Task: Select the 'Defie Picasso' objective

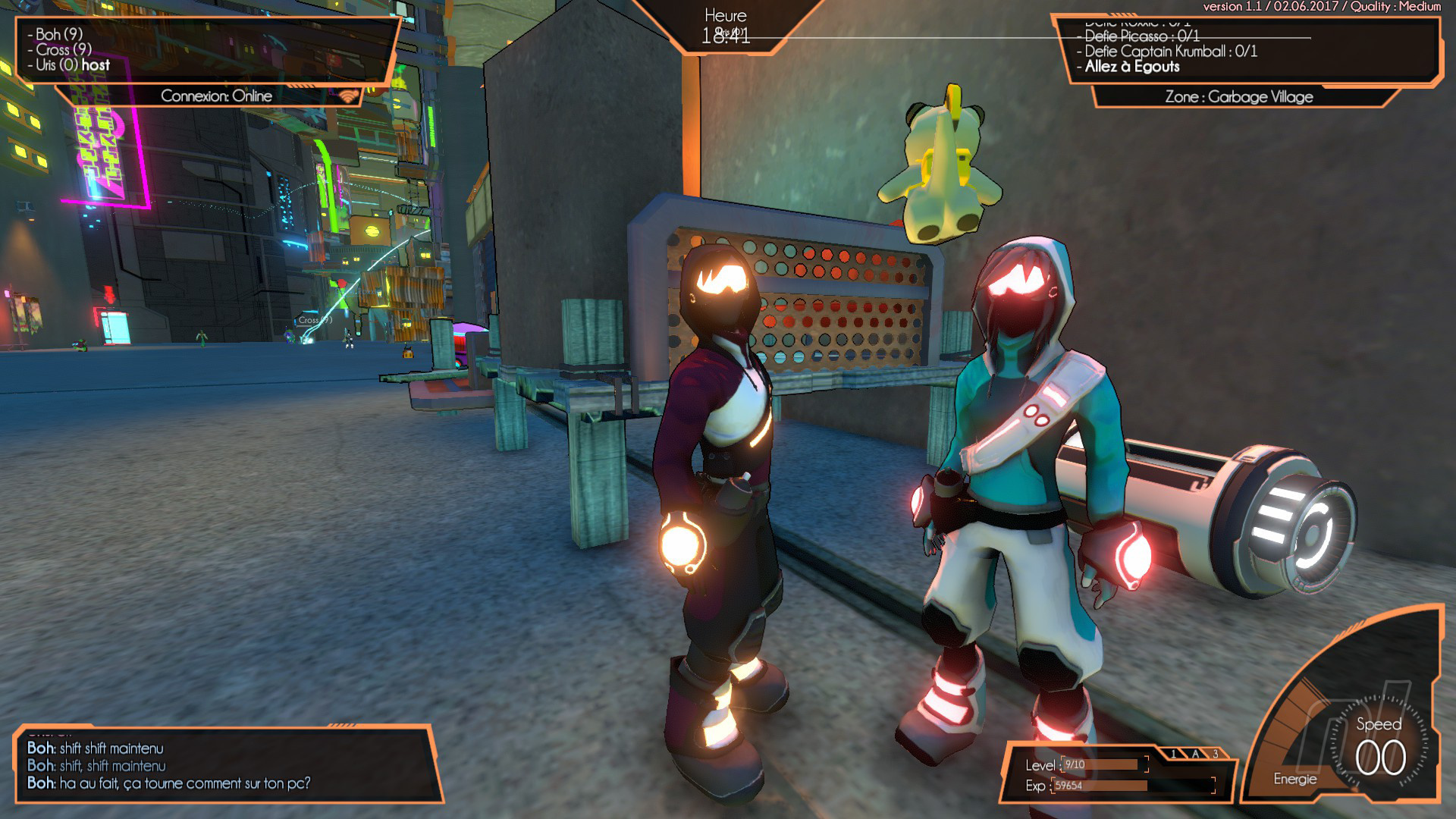Action: (1141, 36)
